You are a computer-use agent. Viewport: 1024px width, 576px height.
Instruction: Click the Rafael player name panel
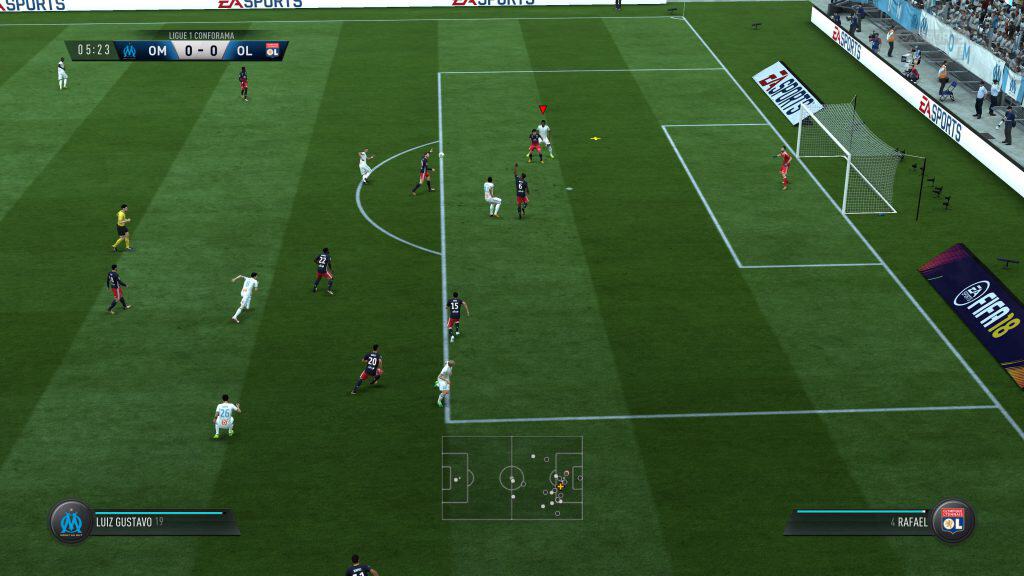pyautogui.click(x=862, y=521)
